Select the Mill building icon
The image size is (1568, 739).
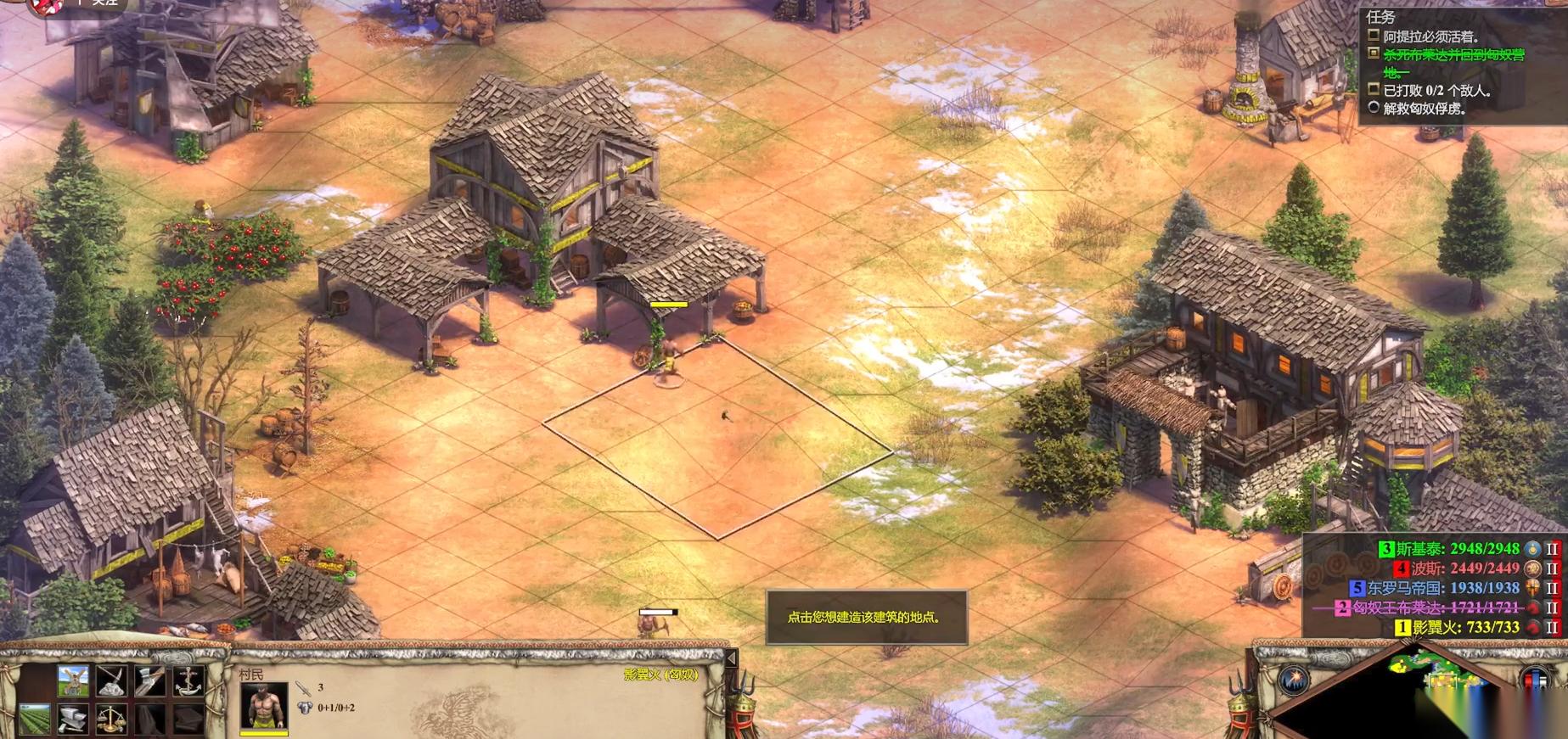(73, 681)
